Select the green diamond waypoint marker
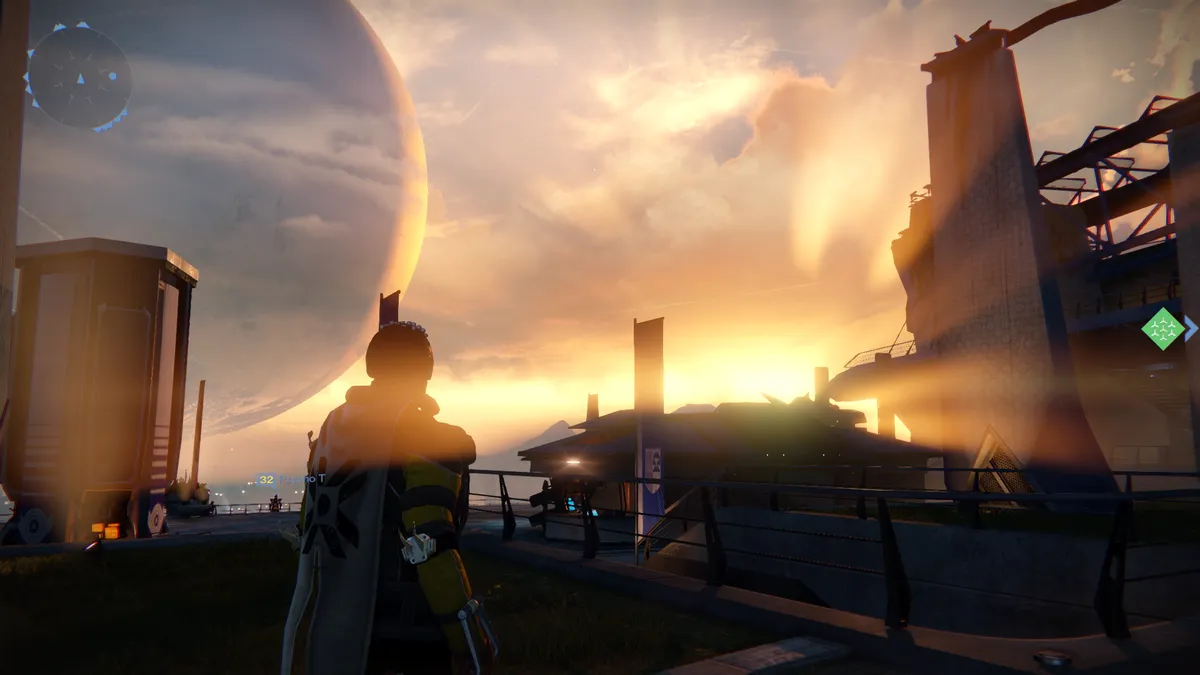This screenshot has height=675, width=1200. click(1163, 328)
